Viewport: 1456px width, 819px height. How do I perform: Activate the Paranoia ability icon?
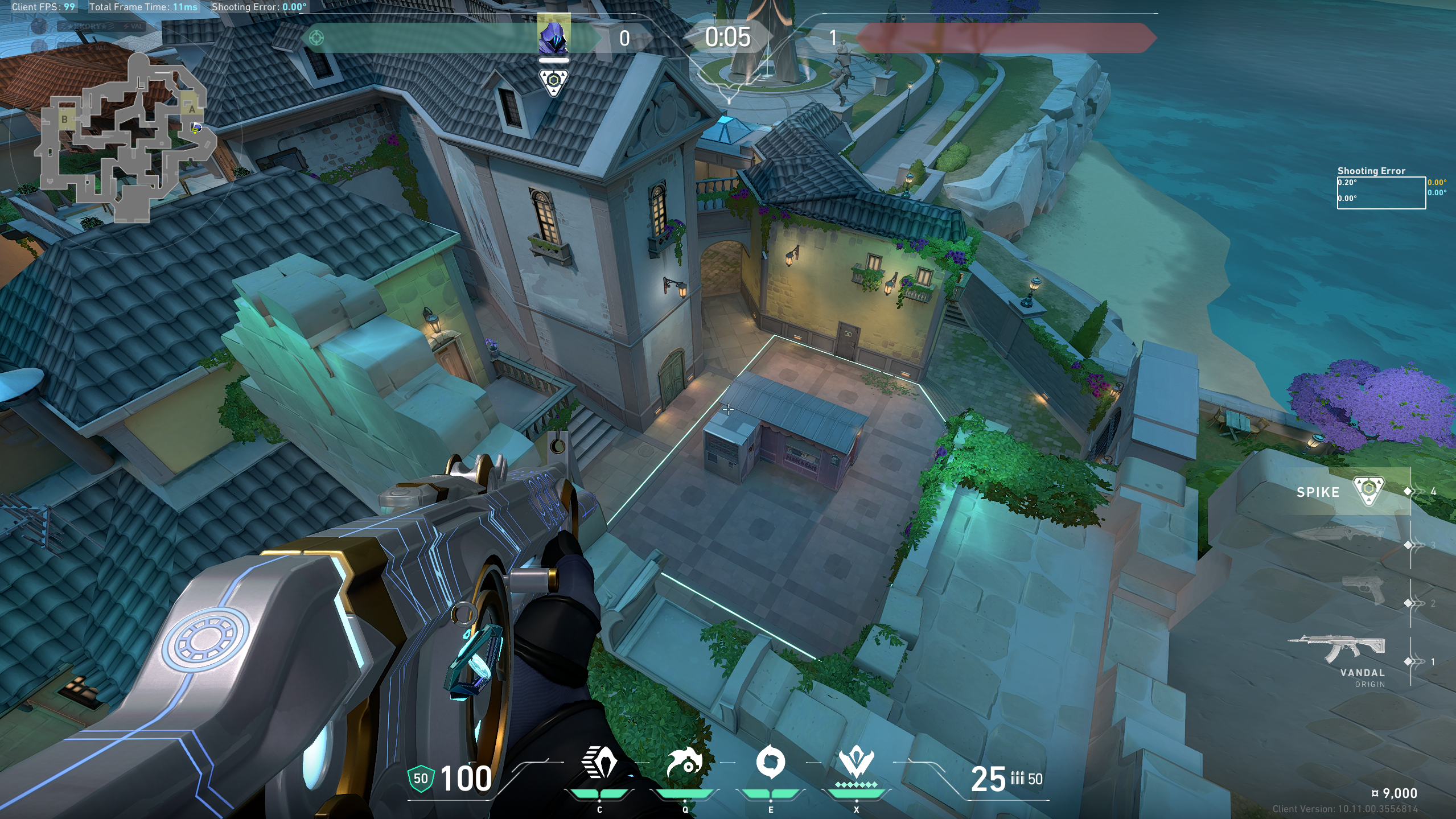tap(684, 763)
